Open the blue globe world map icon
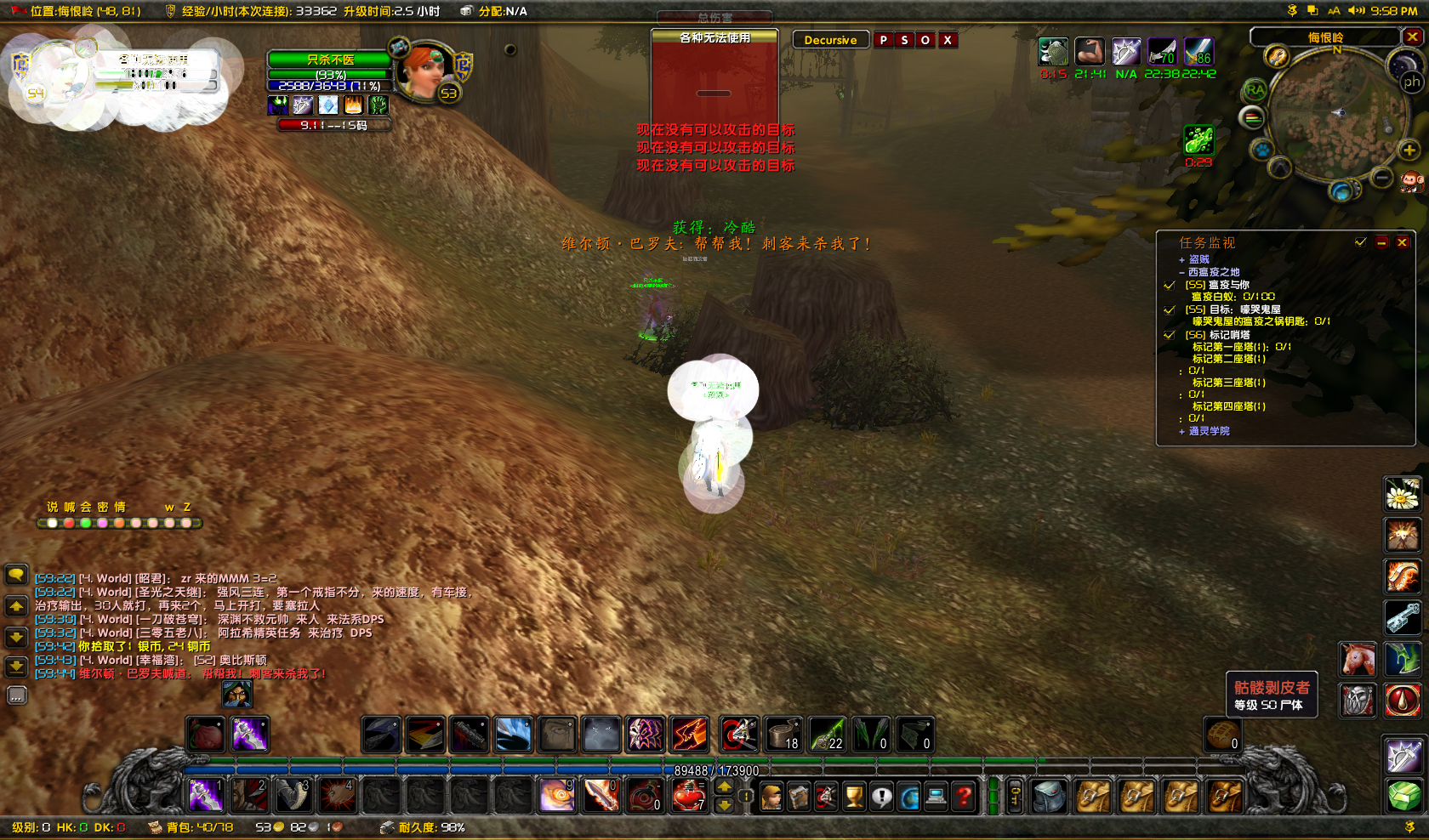Viewport: 1429px width, 840px height. tap(908, 796)
